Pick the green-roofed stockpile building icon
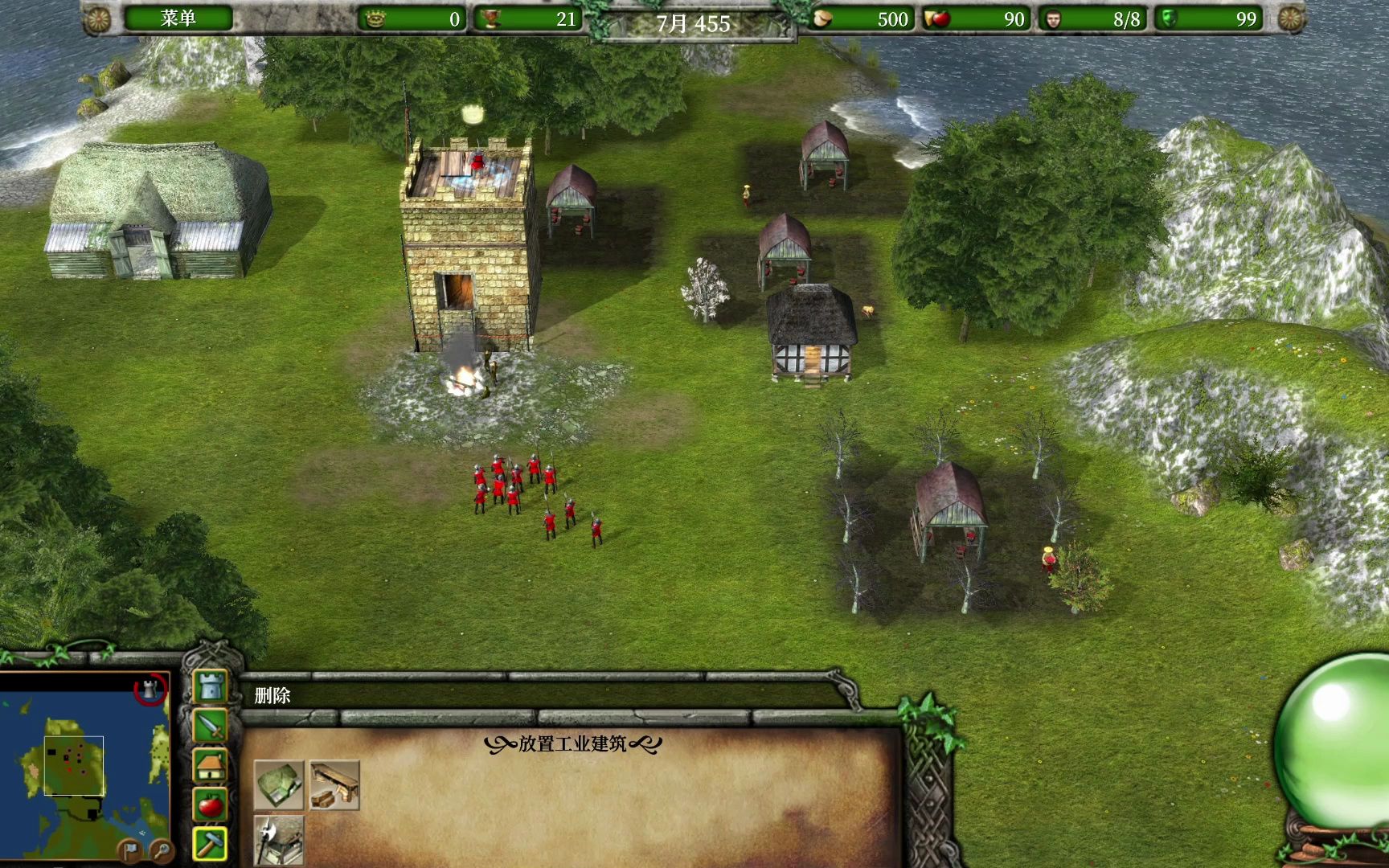The height and width of the screenshot is (868, 1389). [279, 784]
